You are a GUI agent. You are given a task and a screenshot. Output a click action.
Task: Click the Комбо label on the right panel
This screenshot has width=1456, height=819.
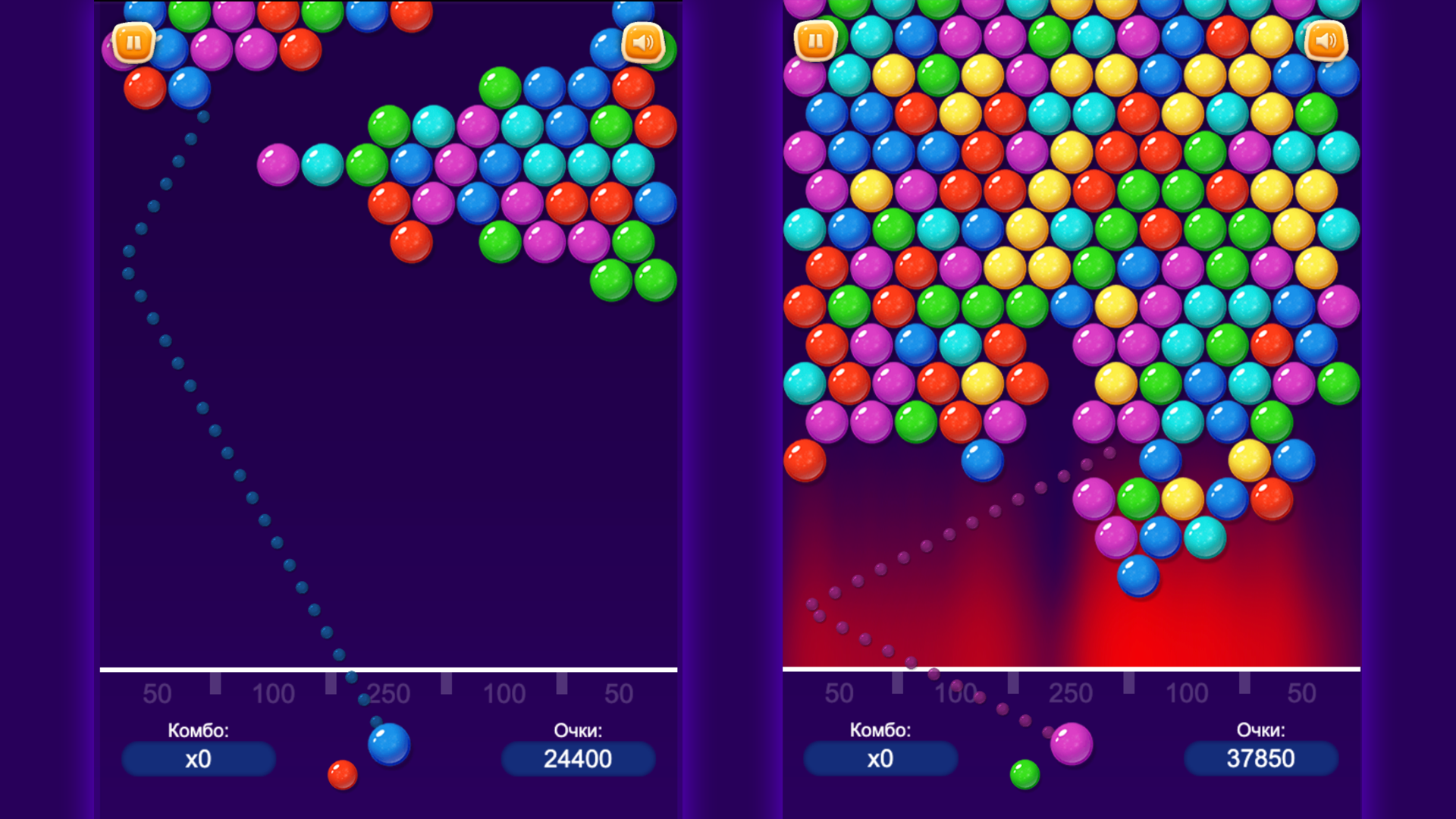880,730
